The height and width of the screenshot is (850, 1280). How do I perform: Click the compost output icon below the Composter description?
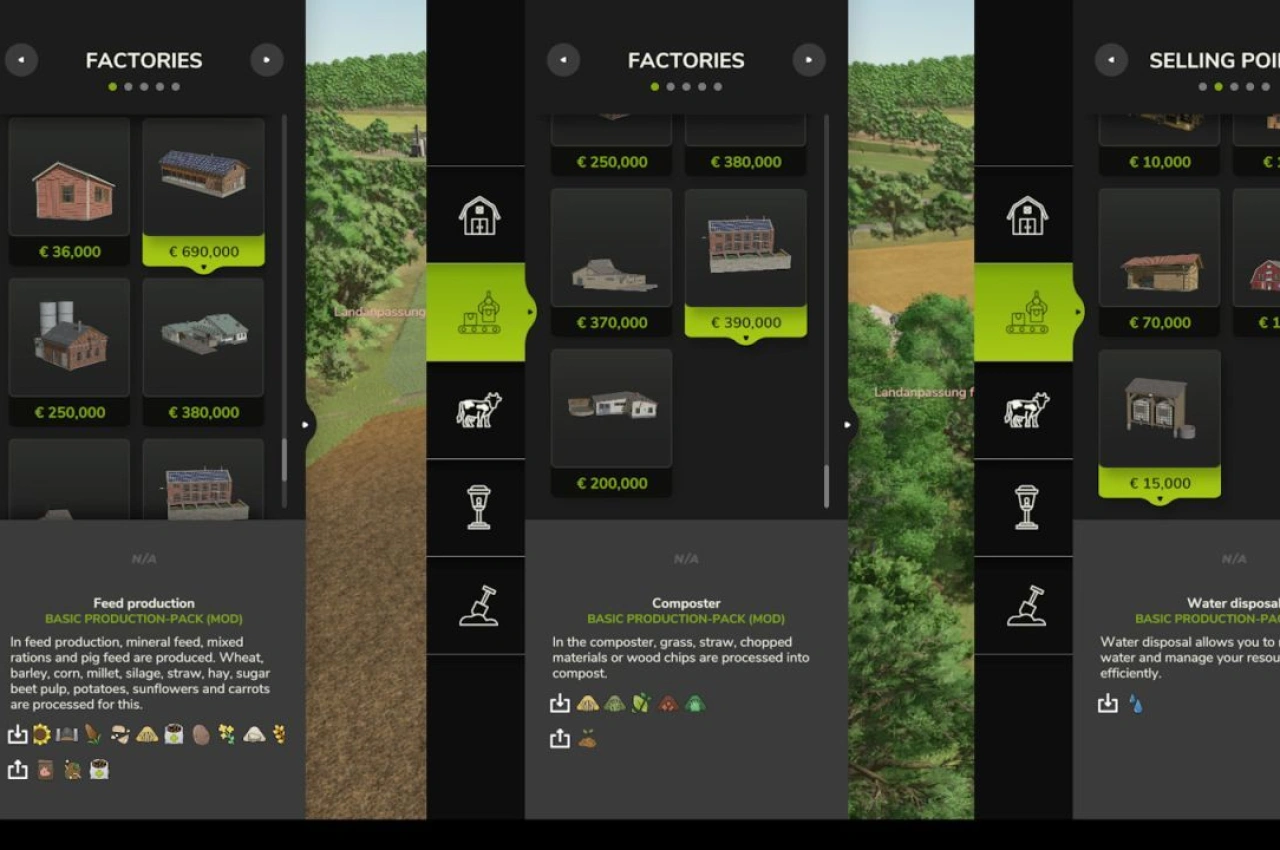[589, 738]
